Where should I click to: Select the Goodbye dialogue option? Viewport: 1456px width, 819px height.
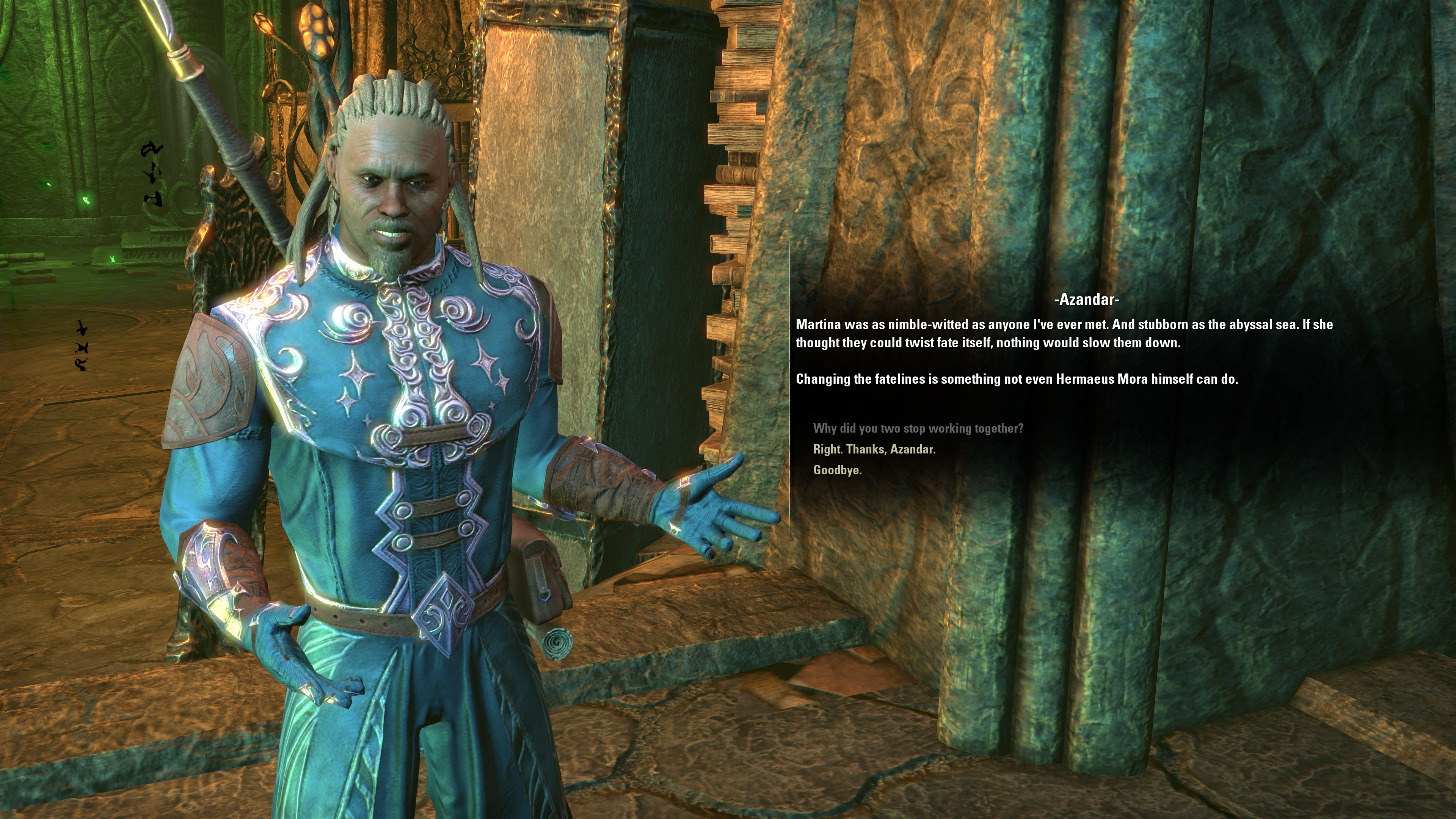point(837,470)
